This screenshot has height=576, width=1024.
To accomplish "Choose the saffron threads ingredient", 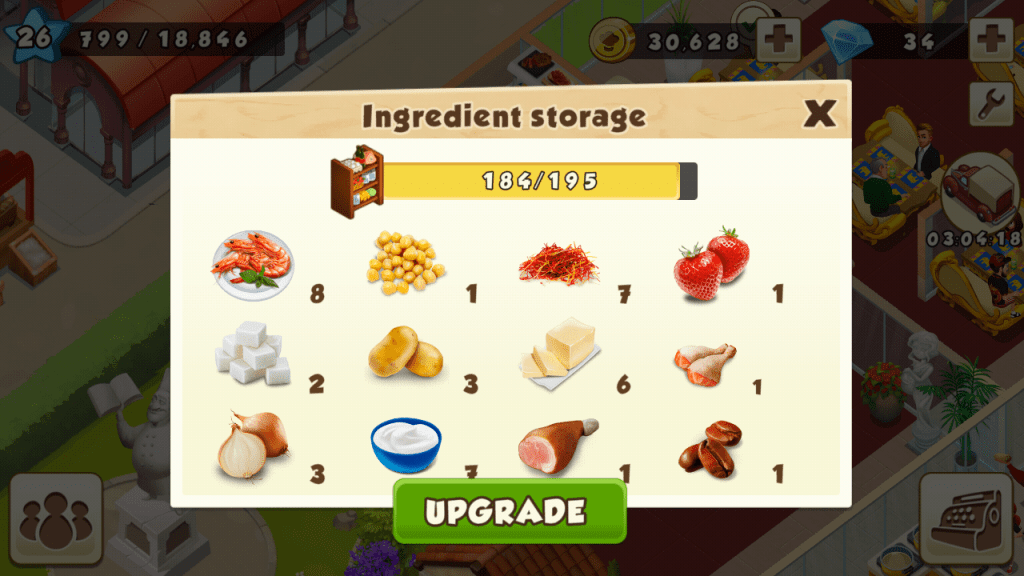I will 559,264.
